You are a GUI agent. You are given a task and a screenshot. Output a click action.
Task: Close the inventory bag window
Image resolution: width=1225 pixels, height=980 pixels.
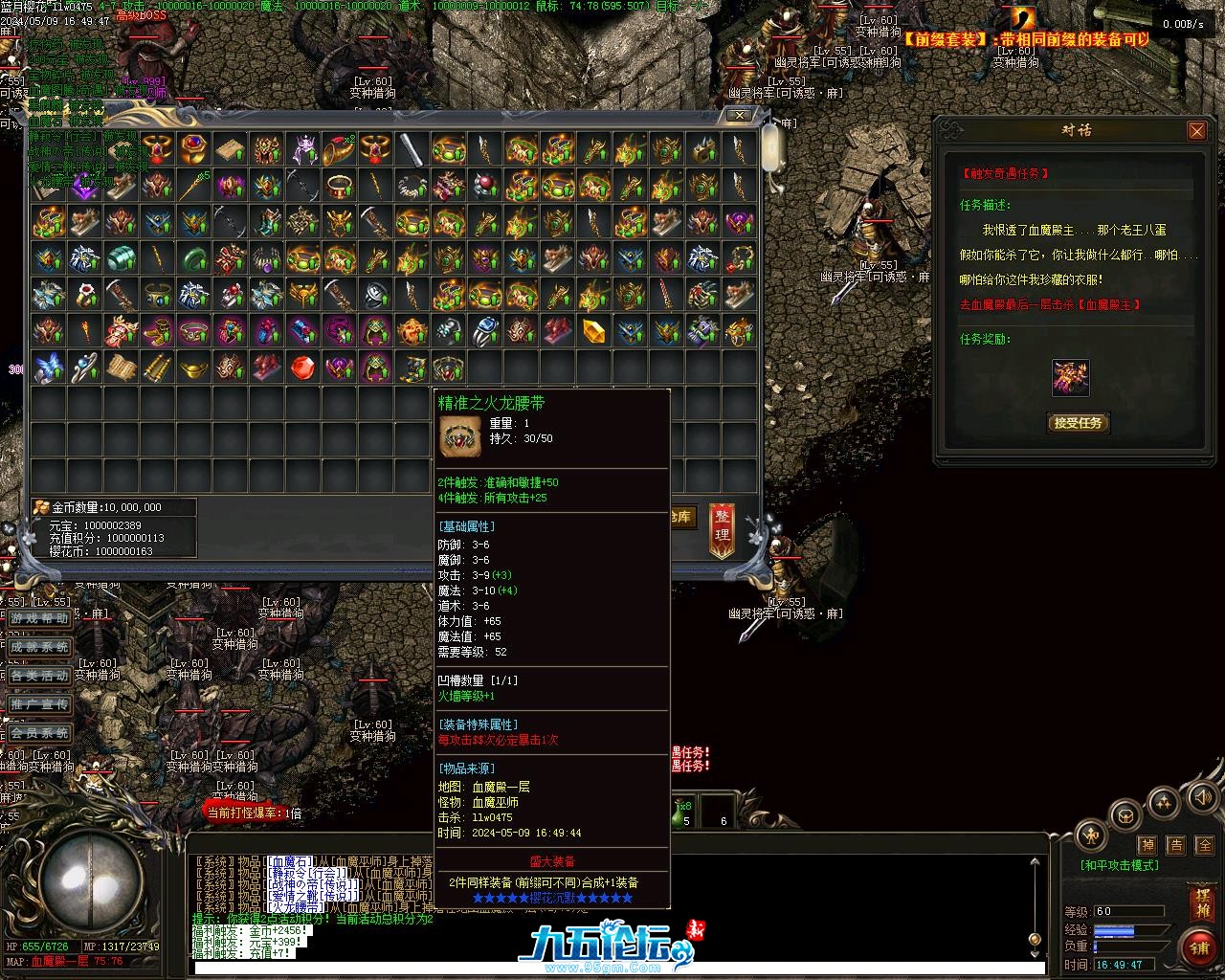(739, 115)
